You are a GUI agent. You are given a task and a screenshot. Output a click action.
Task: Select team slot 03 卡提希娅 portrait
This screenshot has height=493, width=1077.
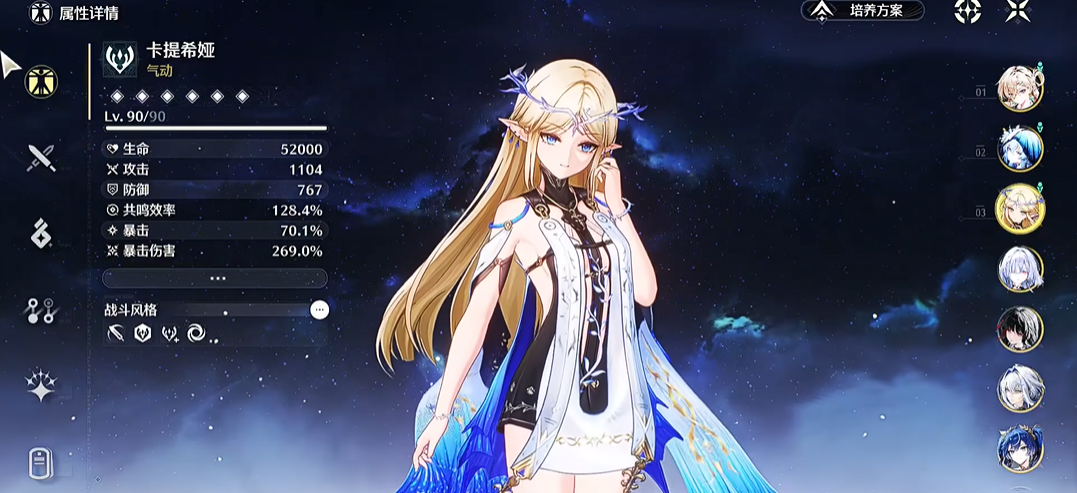coord(1020,208)
